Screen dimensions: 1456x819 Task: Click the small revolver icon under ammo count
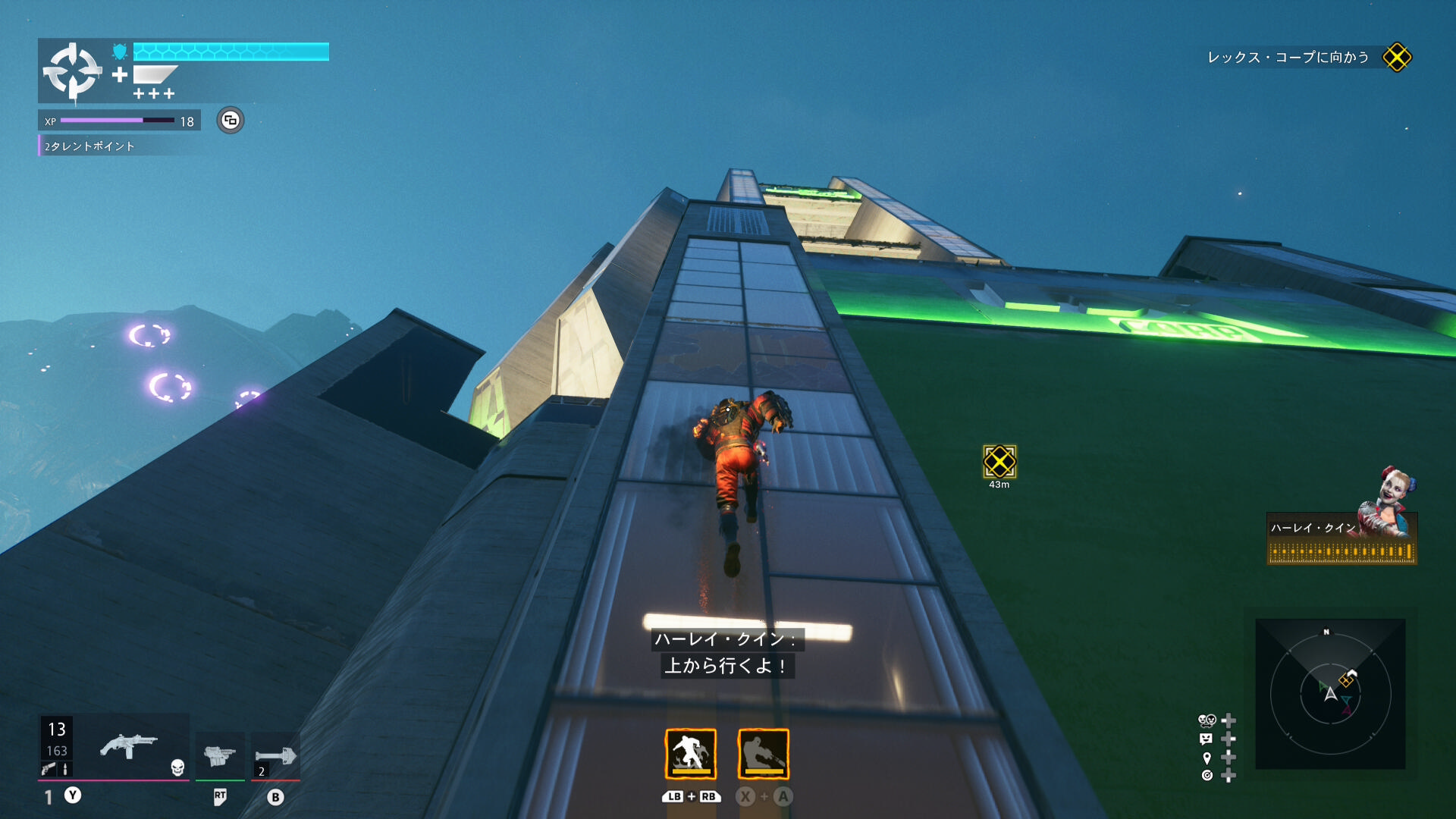coord(49,769)
